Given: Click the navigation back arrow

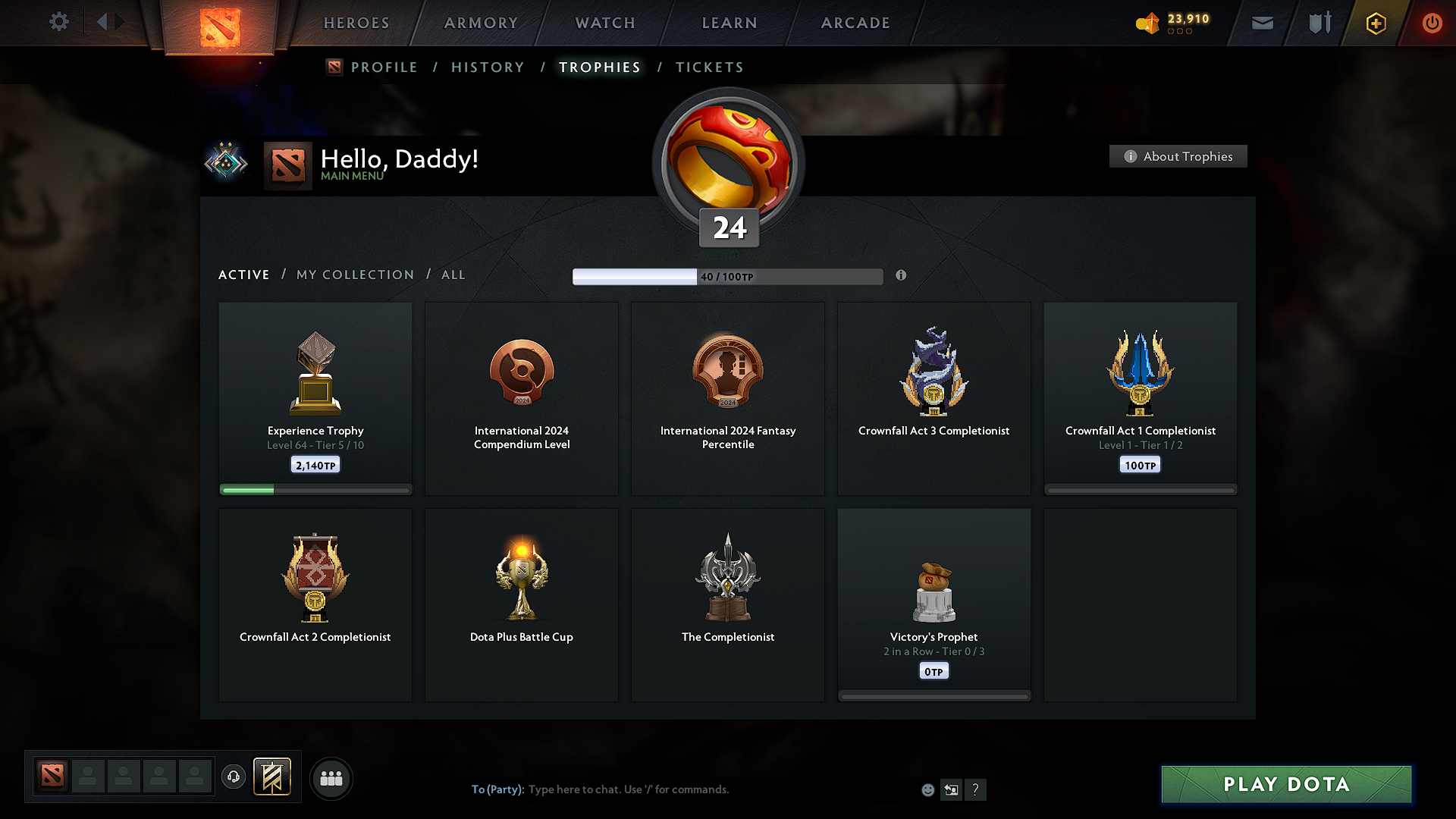Looking at the screenshot, I should pos(104,22).
